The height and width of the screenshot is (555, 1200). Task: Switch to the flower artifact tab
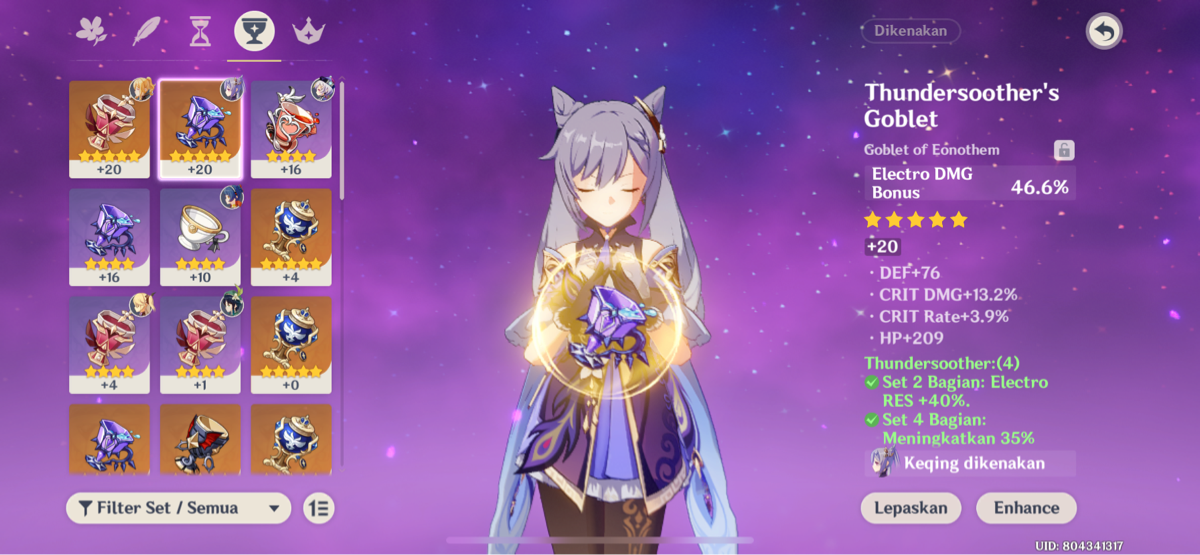(92, 32)
